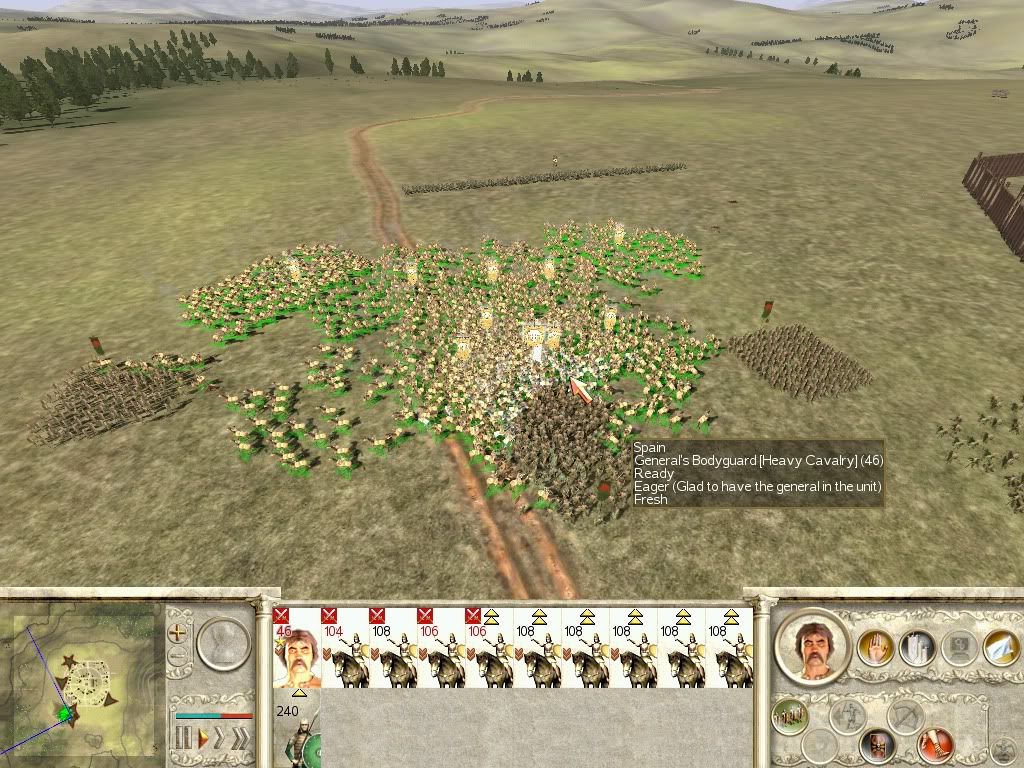This screenshot has height=768, width=1024.
Task: Set battle speed to triple fast forward
Action: click(240, 740)
